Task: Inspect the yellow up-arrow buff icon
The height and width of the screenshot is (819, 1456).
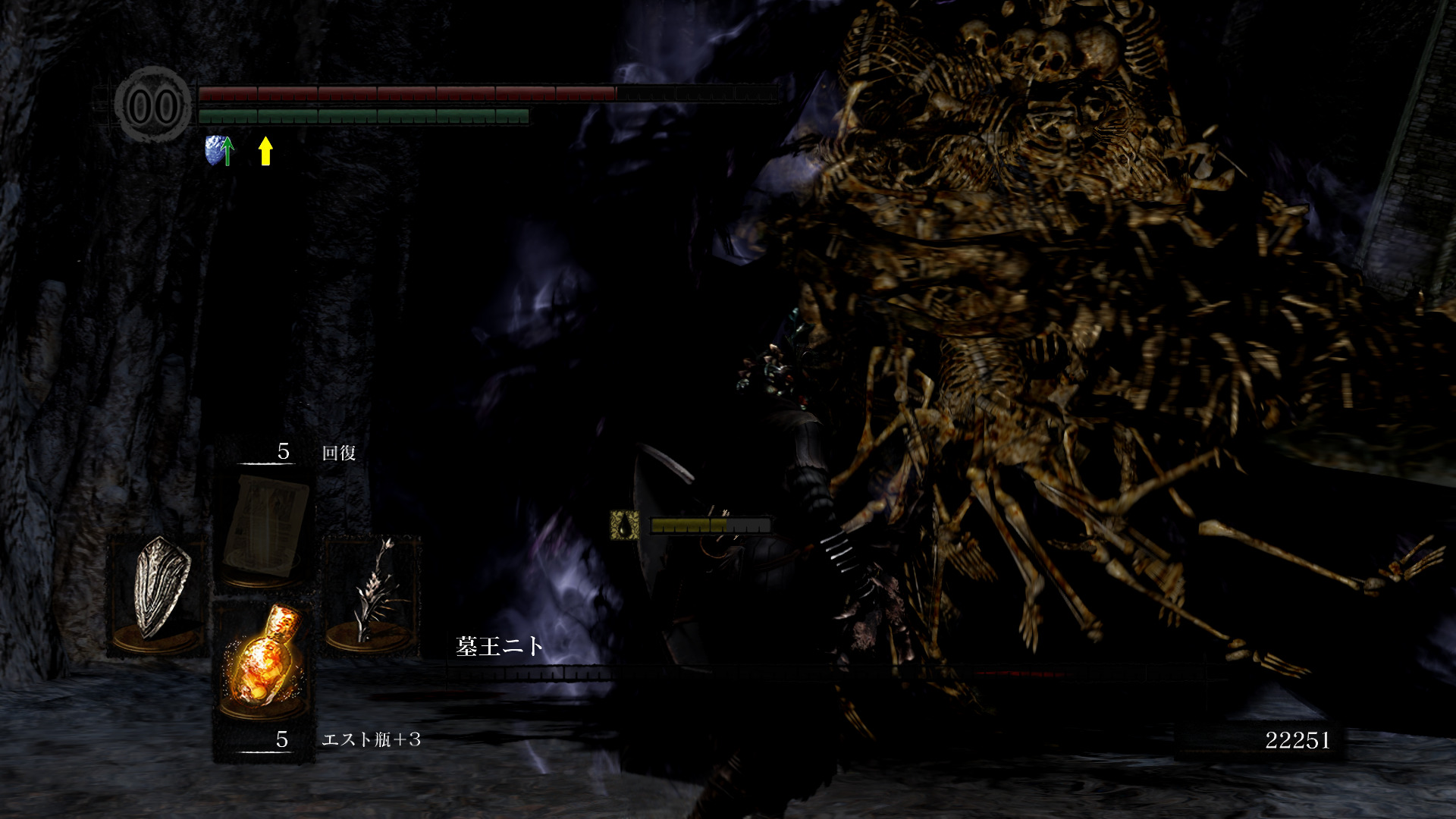Action: 265,150
